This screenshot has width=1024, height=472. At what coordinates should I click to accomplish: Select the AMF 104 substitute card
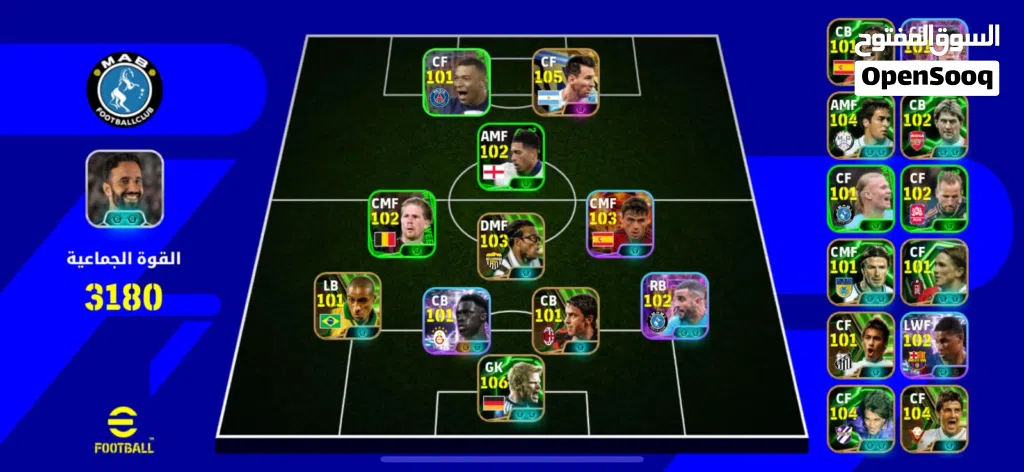[860, 126]
